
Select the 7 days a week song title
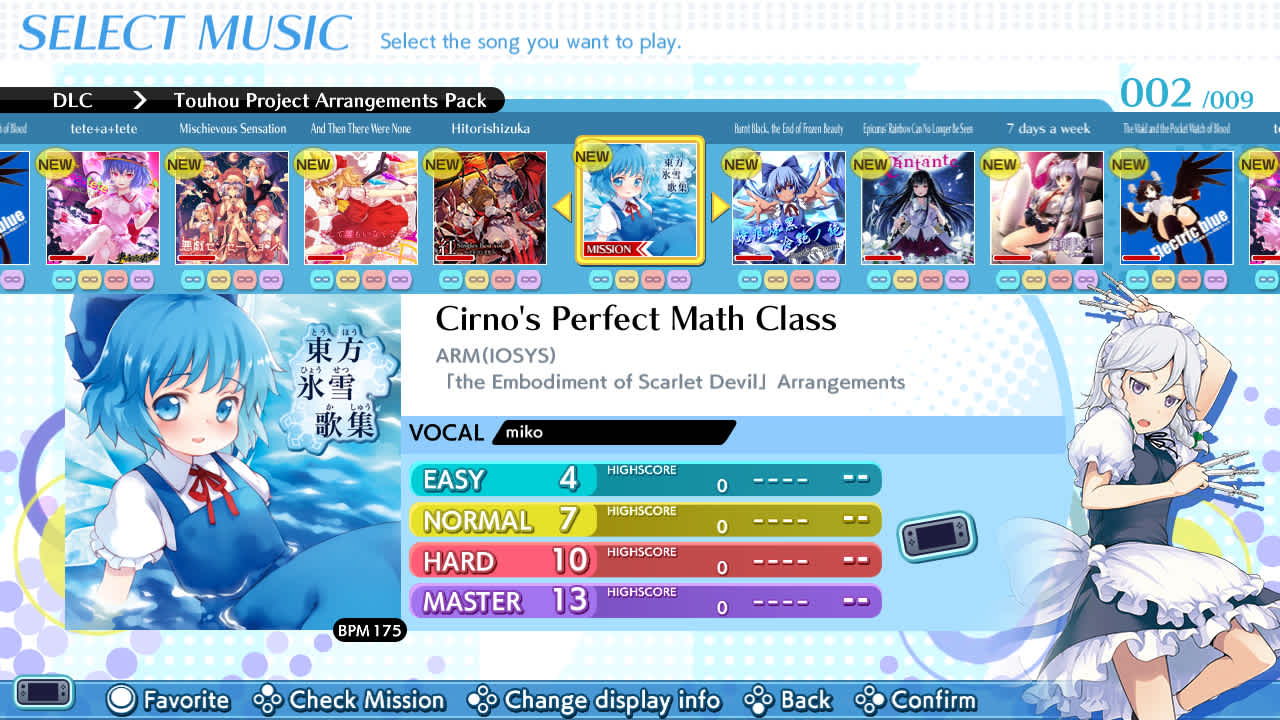[x=1048, y=128]
